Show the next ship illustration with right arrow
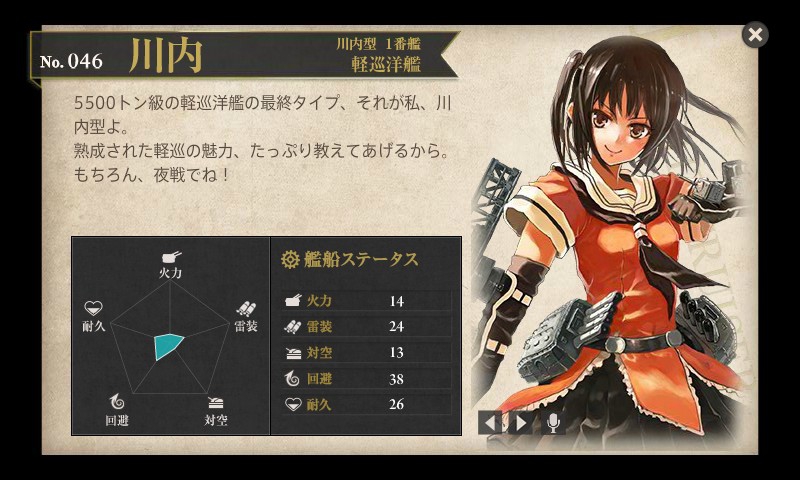This screenshot has width=800, height=480. [x=519, y=422]
